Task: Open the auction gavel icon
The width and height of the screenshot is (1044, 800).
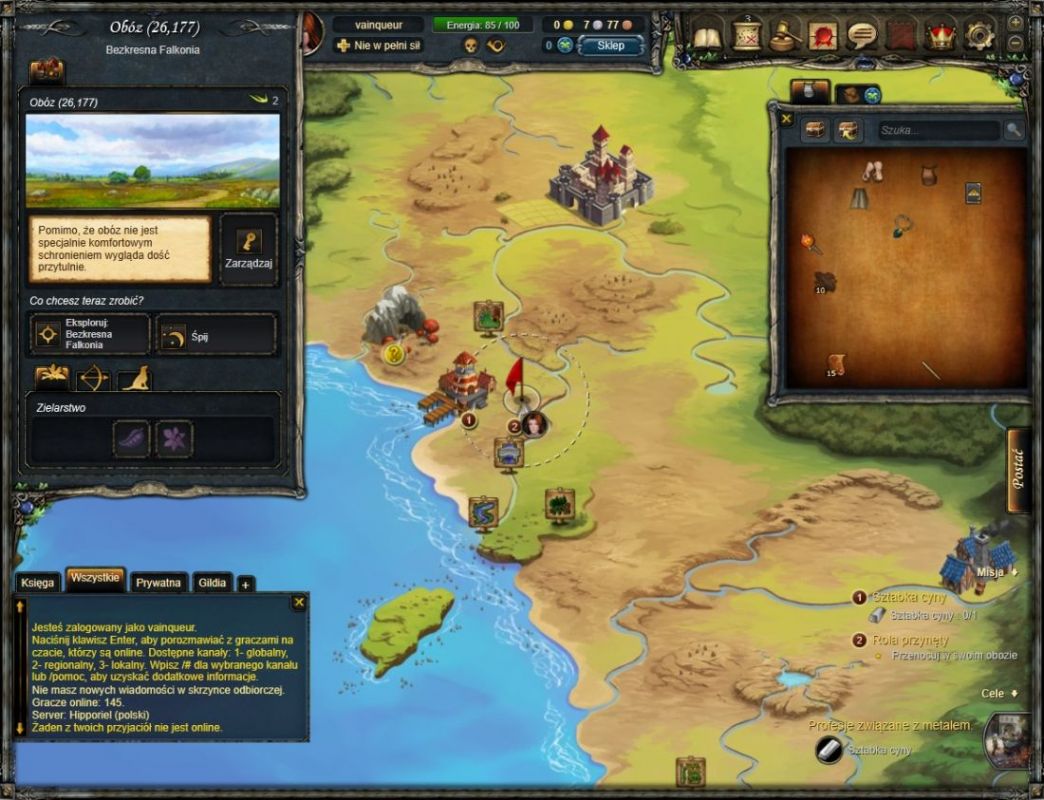Action: [785, 36]
